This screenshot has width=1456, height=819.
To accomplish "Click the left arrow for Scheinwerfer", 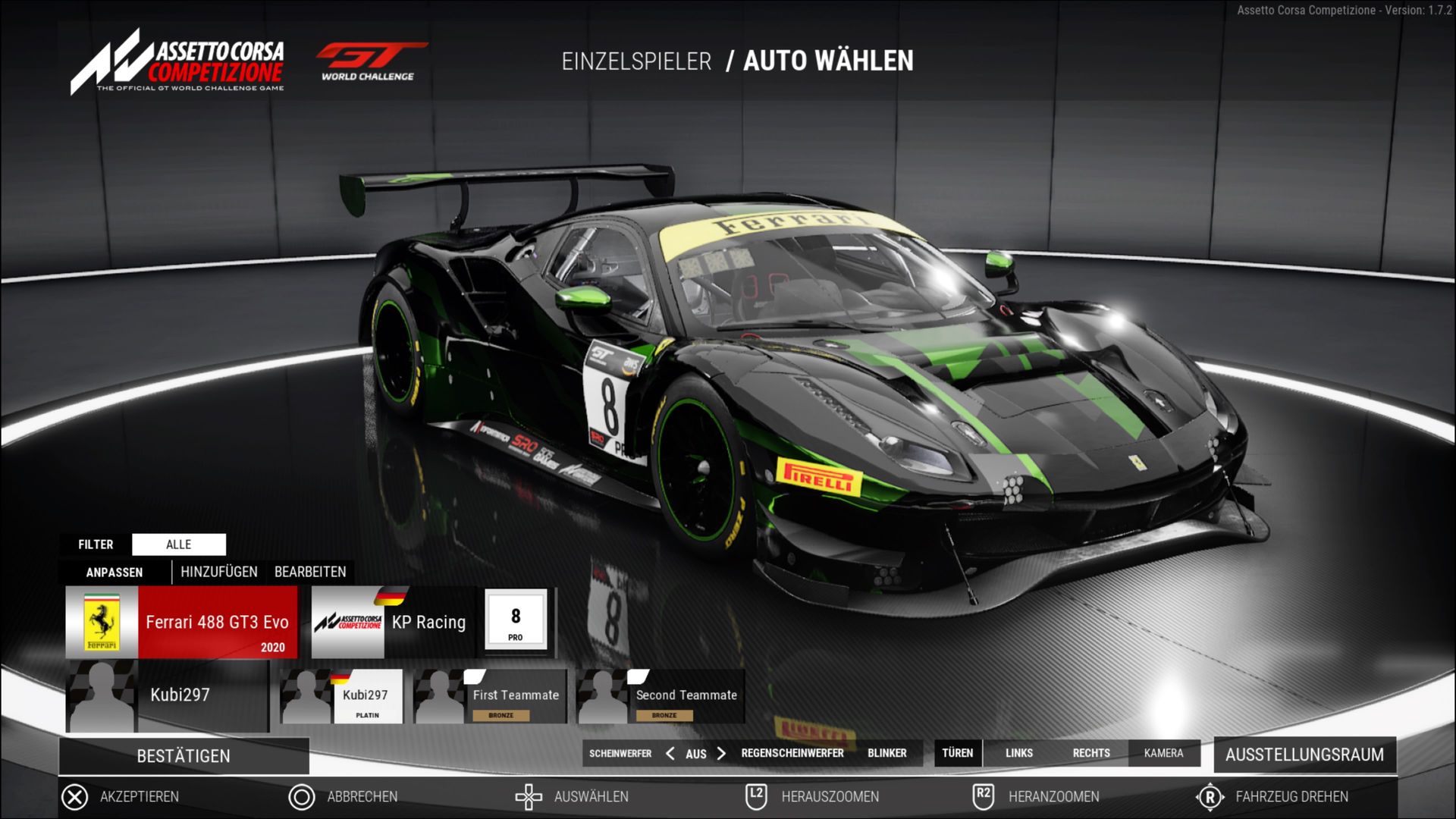I will [670, 753].
